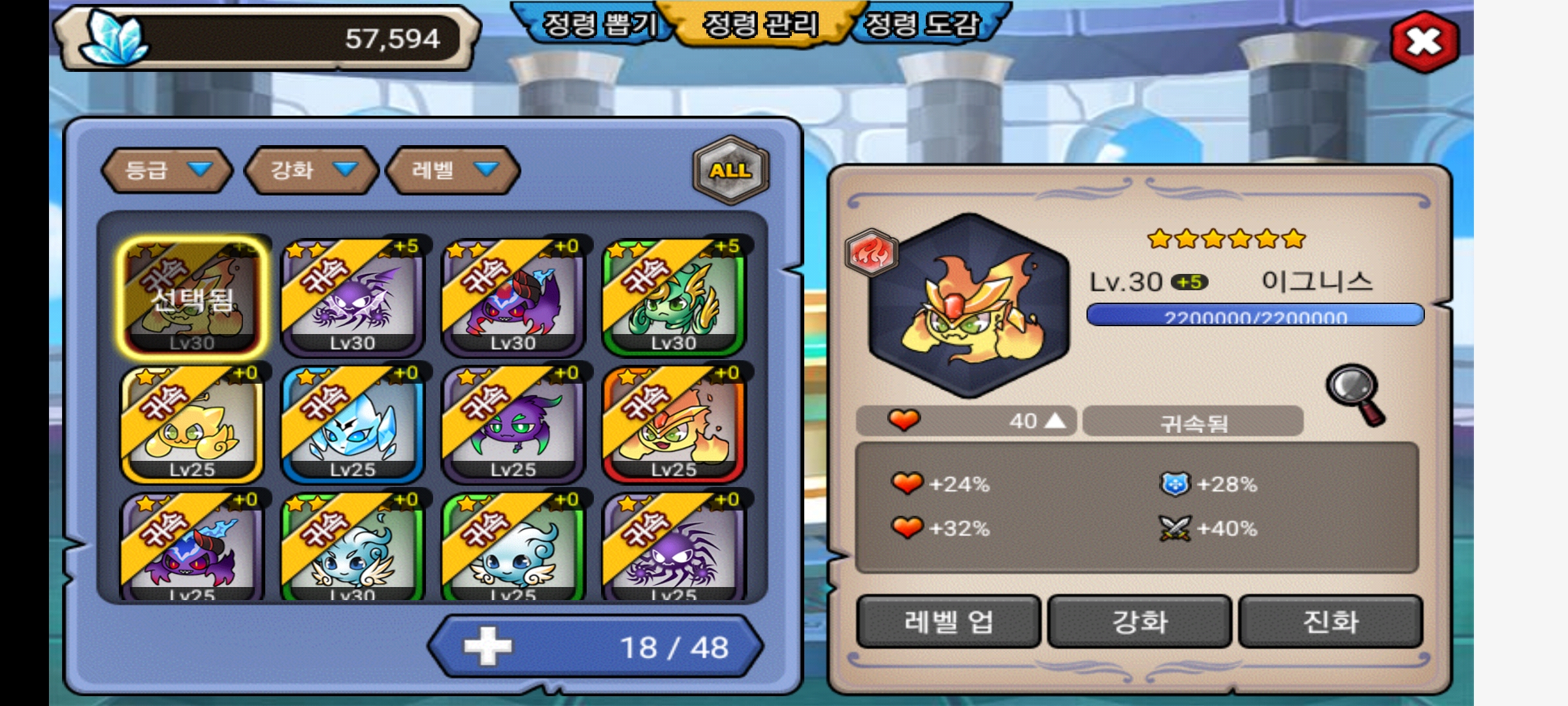Screen dimensions: 1568x706
Task: Select the purple spider Lv30 +5 spirit
Action: tap(353, 297)
